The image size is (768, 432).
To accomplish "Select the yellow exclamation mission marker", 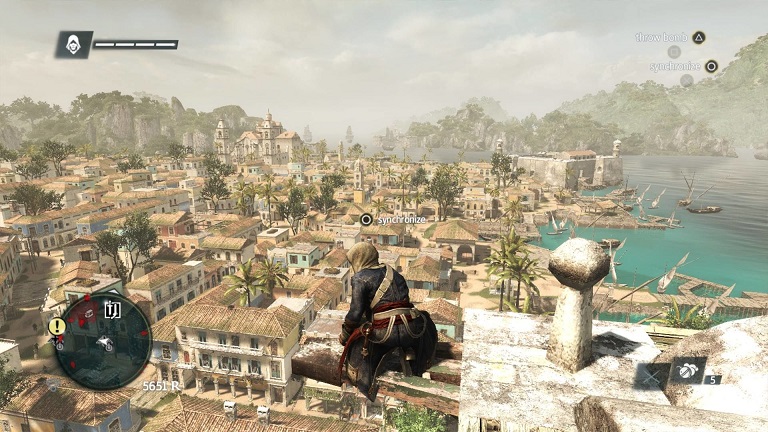I will pyautogui.click(x=58, y=326).
